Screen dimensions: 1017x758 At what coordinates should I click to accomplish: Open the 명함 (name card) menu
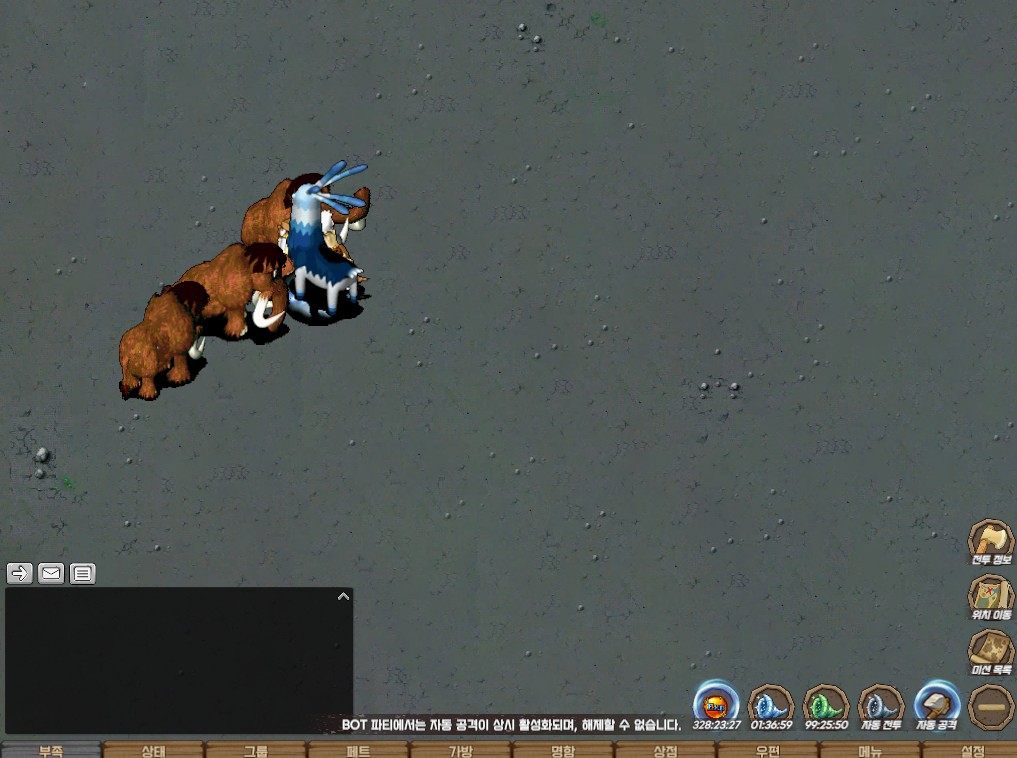pyautogui.click(x=563, y=750)
